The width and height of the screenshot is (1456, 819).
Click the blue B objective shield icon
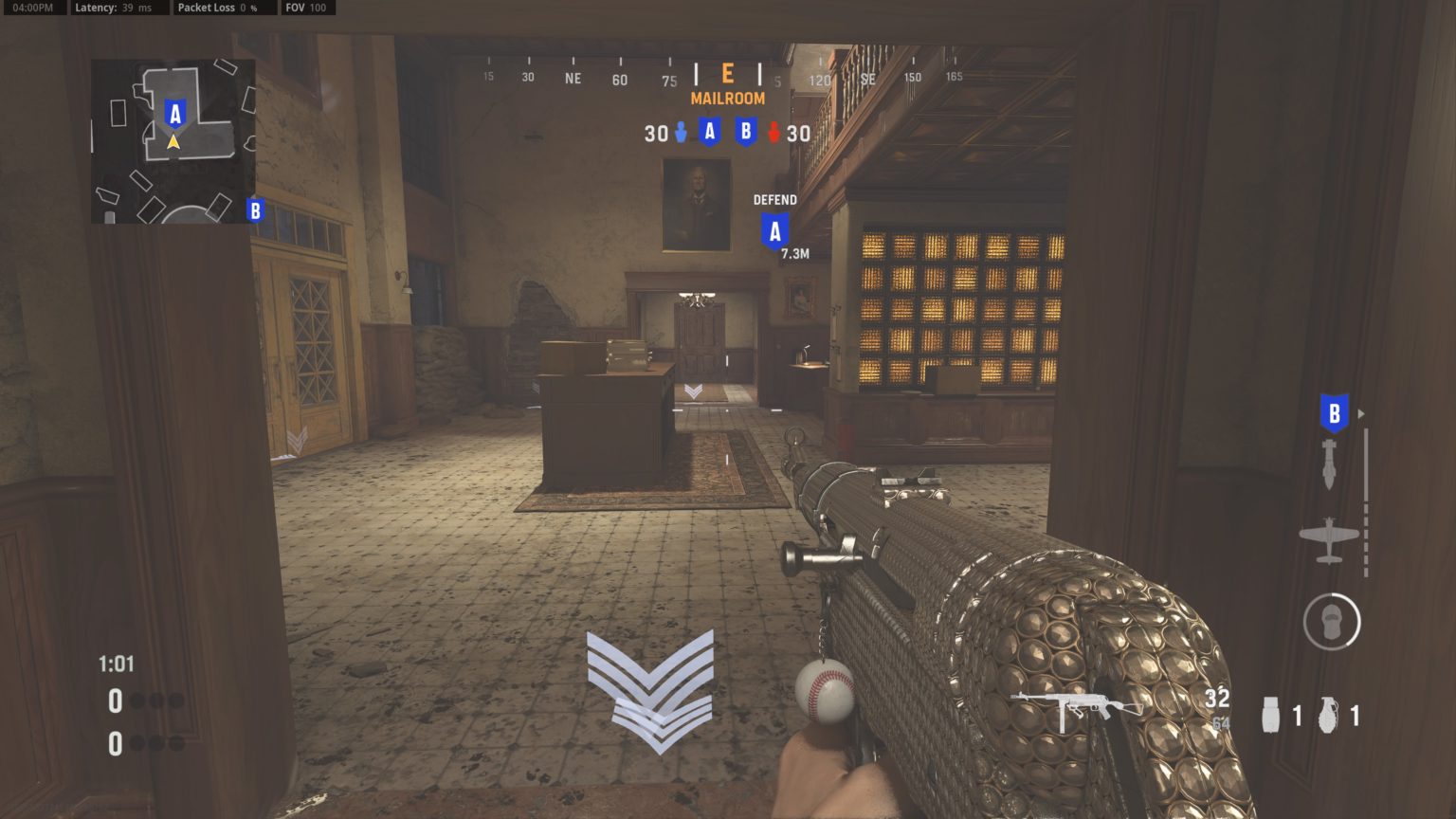[x=1333, y=412]
